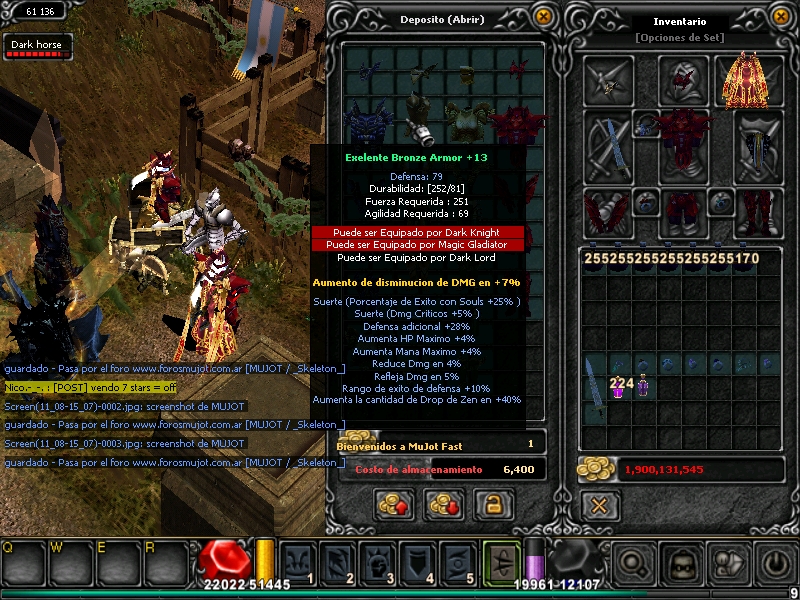Image resolution: width=800 pixels, height=600 pixels.
Task: Close the Deposito vault window
Action: (543, 17)
